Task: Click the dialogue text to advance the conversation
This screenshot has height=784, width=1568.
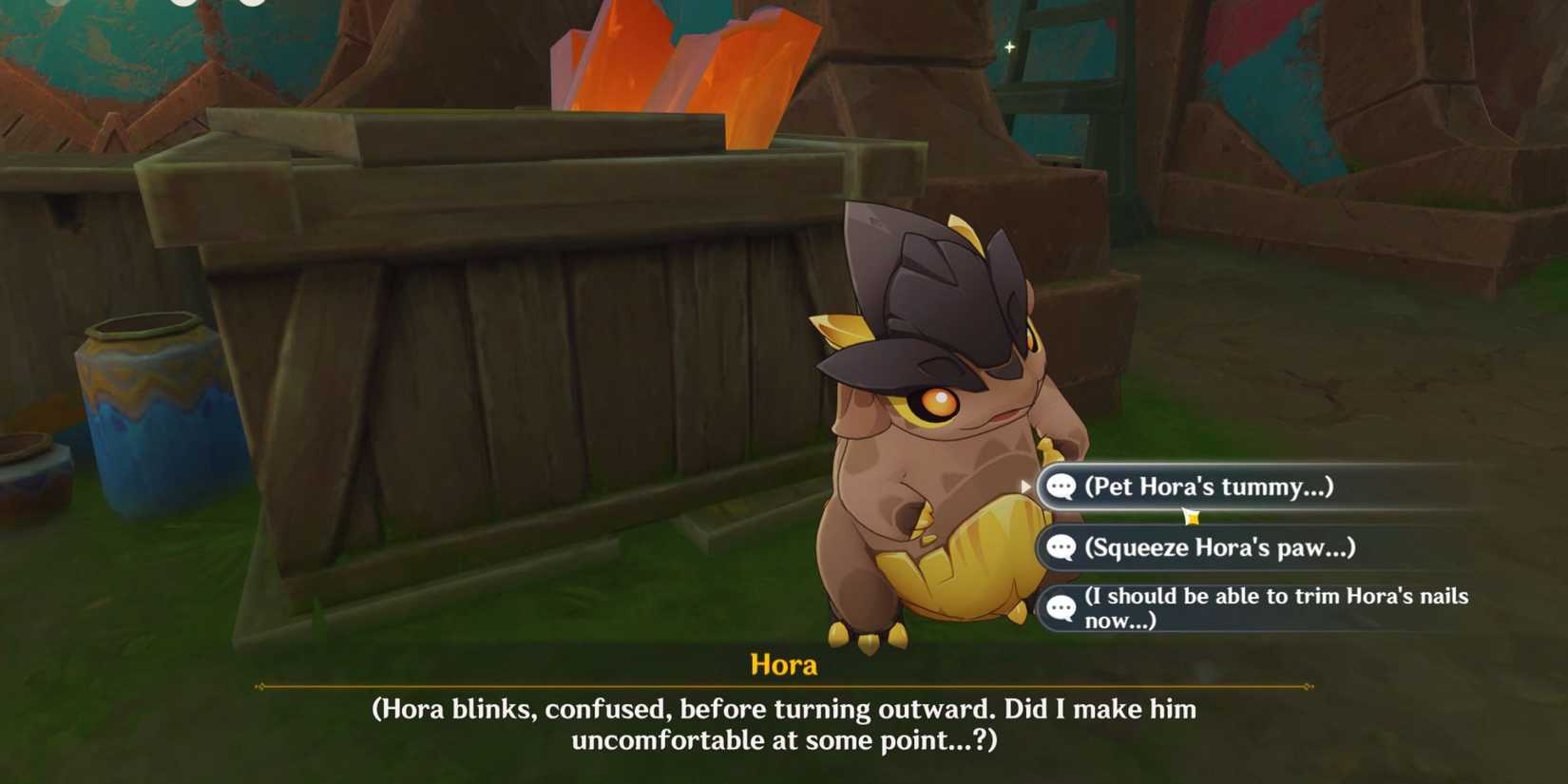Action: [784, 722]
